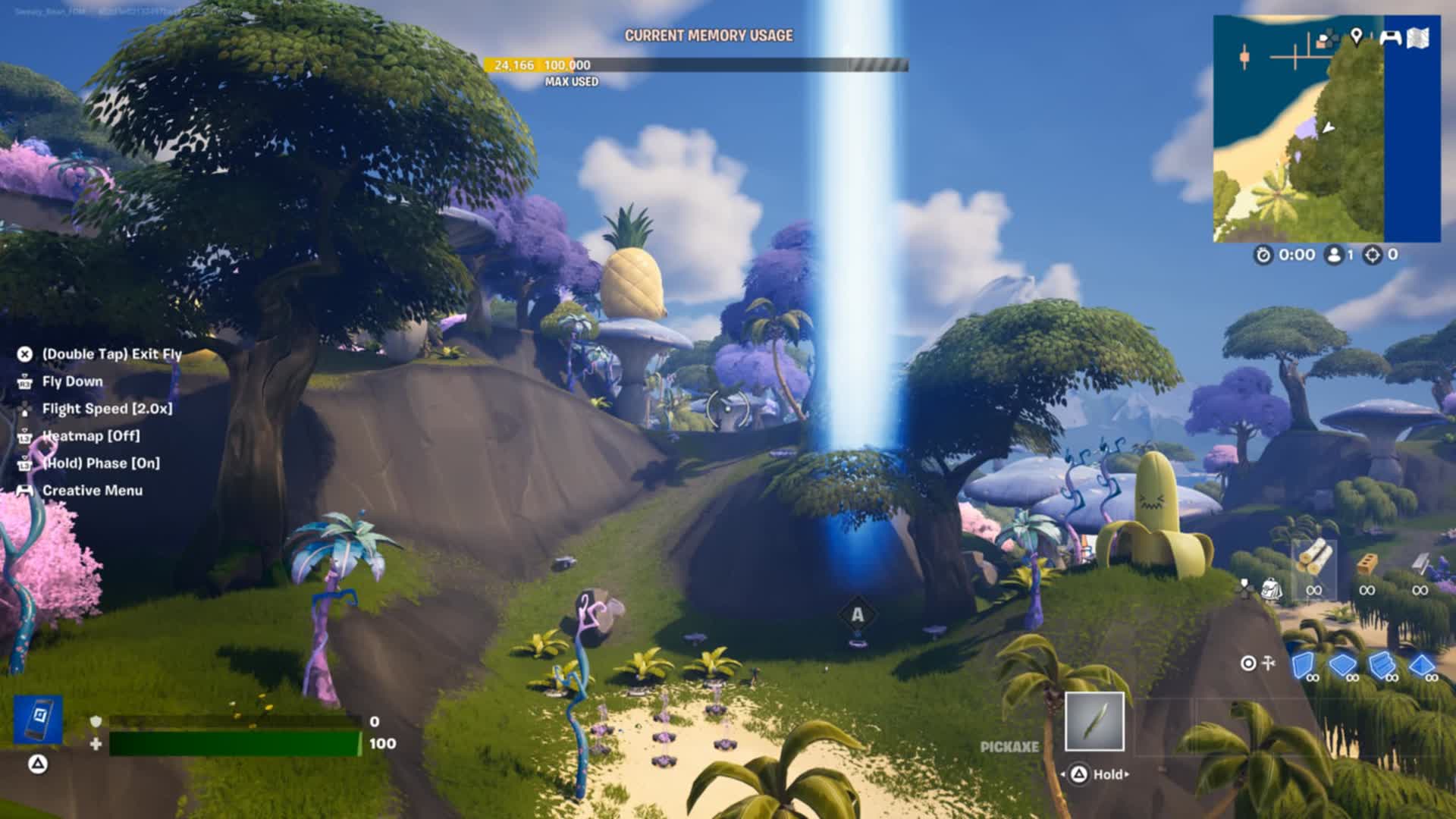Click the map marker pin icon

pyautogui.click(x=1357, y=36)
